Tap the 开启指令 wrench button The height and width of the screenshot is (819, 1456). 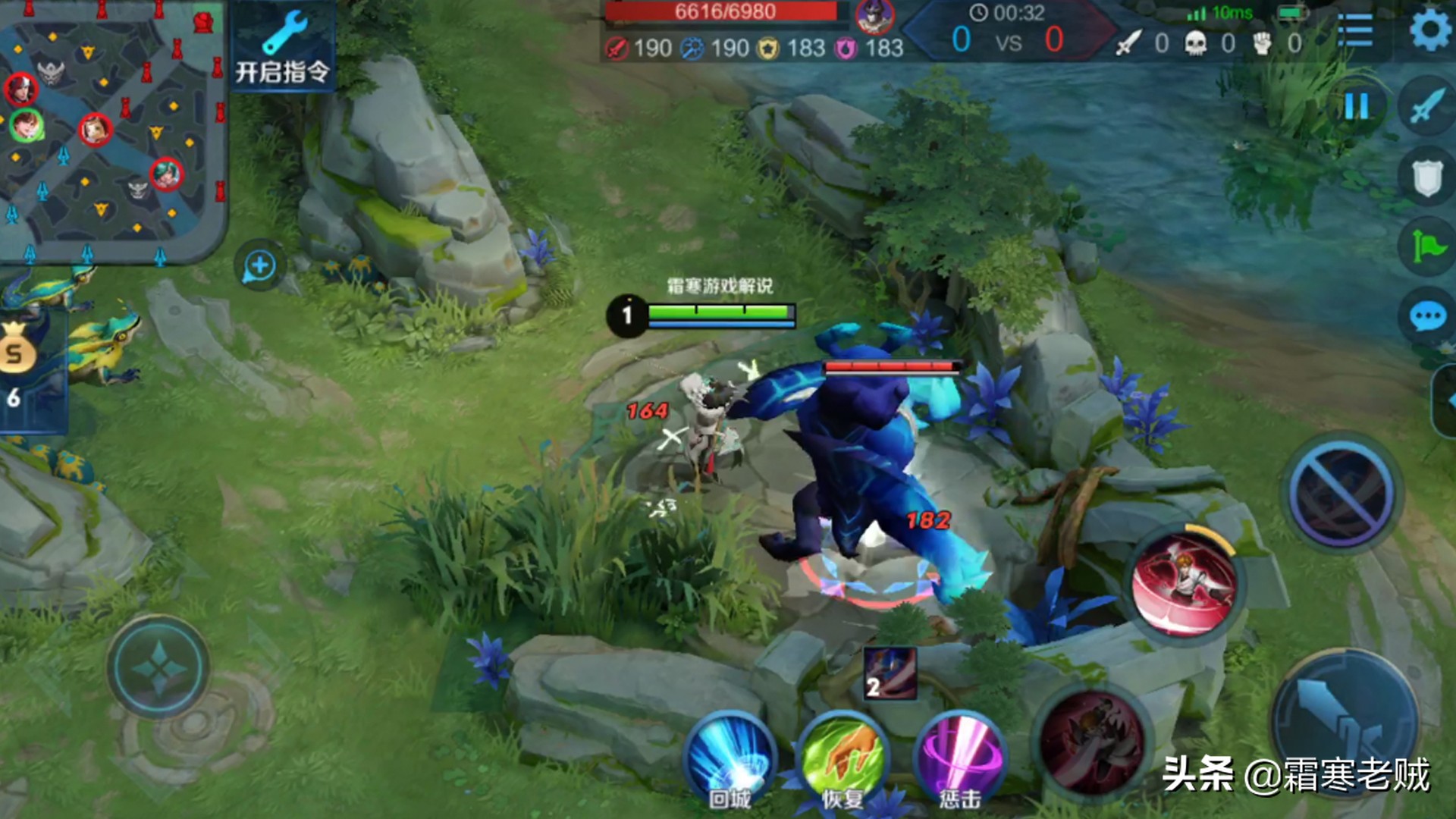[x=282, y=47]
